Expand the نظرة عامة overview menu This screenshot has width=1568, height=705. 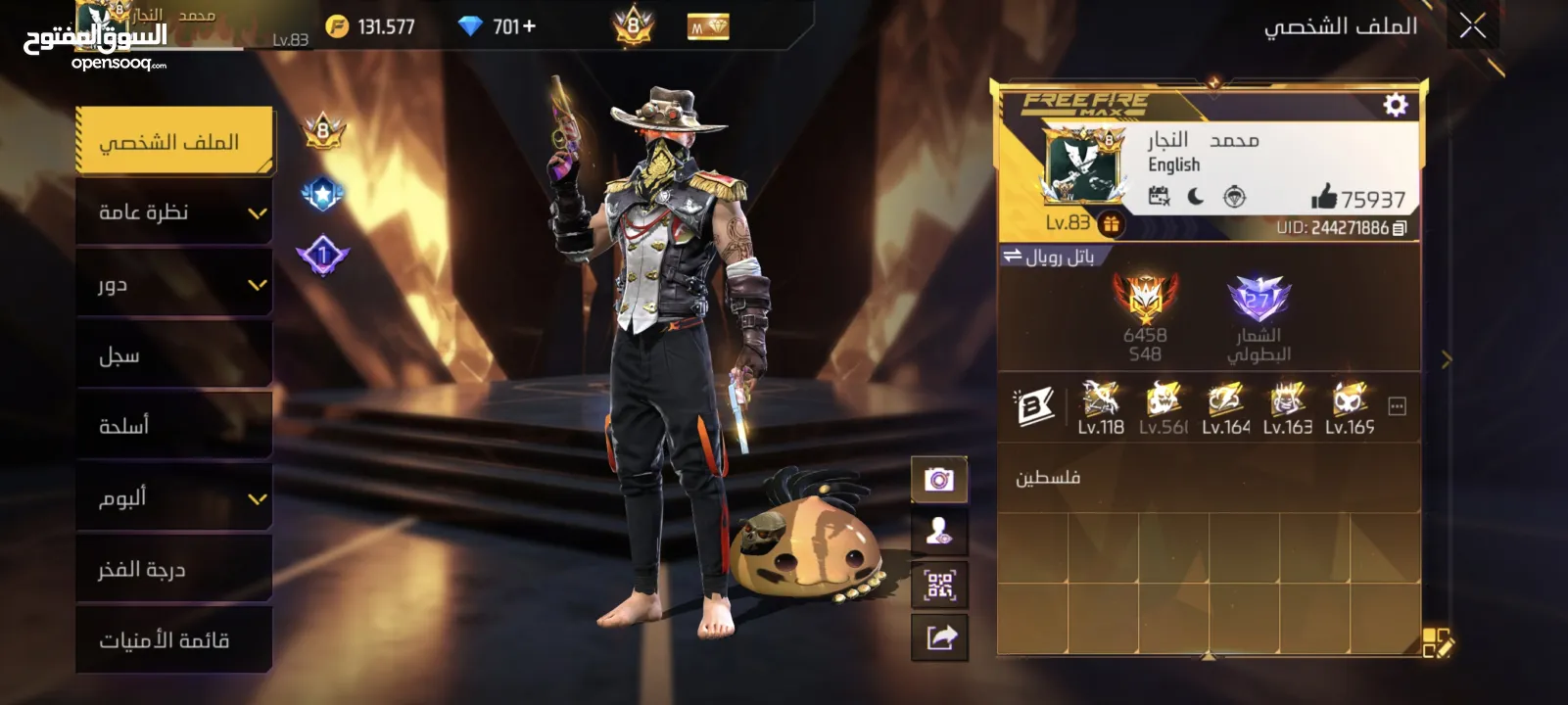tap(174, 212)
